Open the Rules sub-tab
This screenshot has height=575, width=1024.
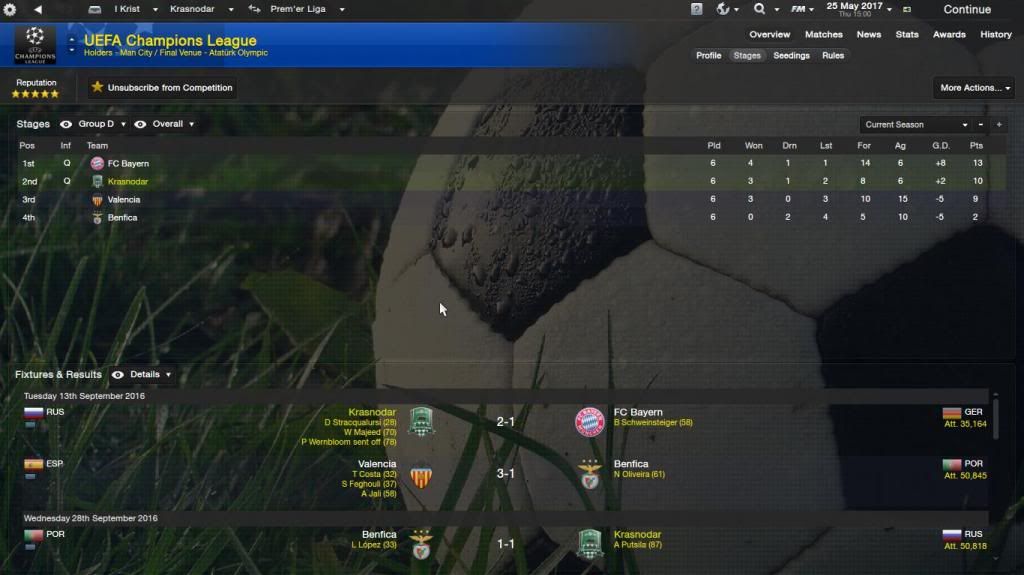(833, 55)
